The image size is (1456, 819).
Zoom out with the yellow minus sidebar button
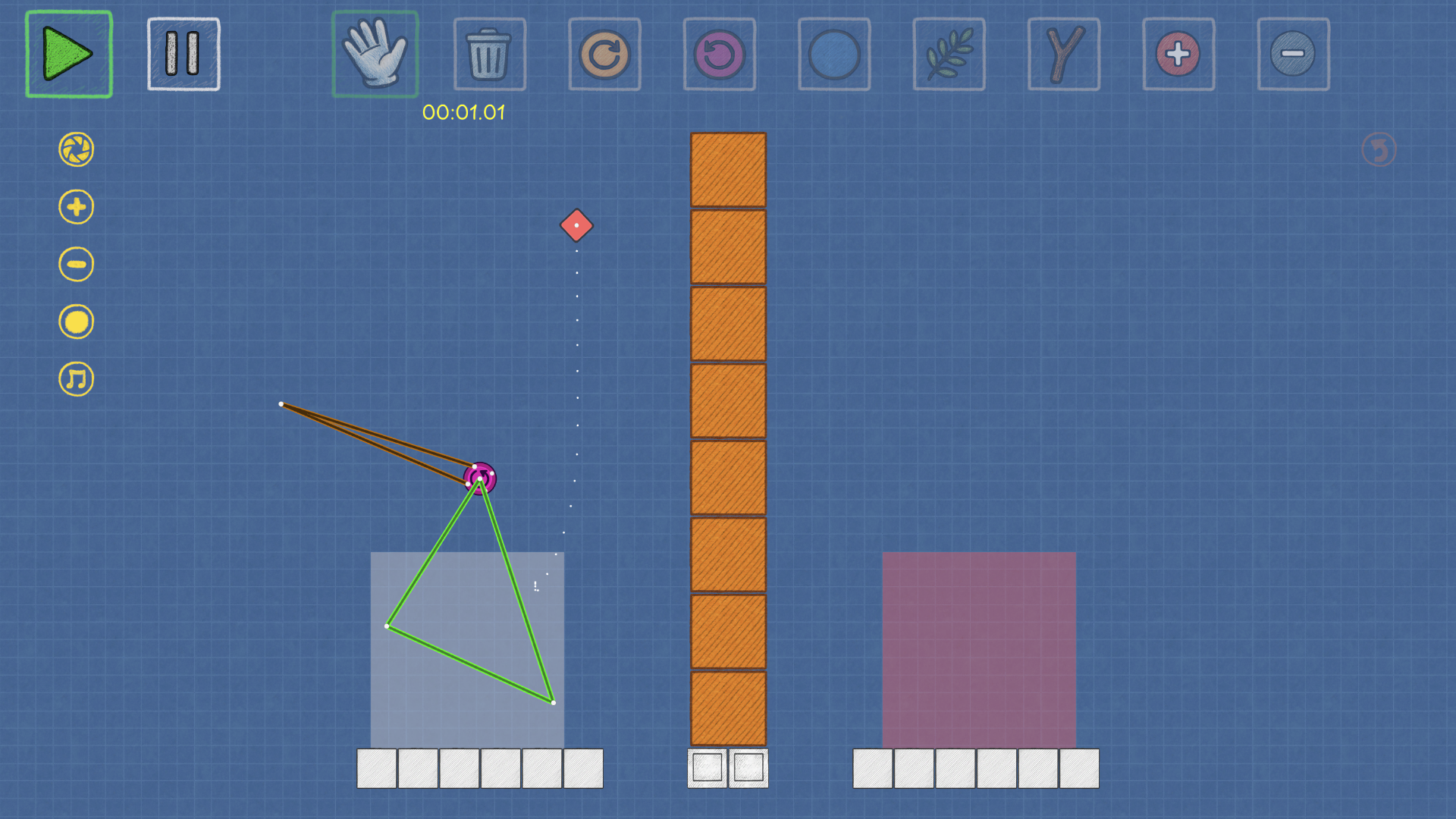(75, 264)
